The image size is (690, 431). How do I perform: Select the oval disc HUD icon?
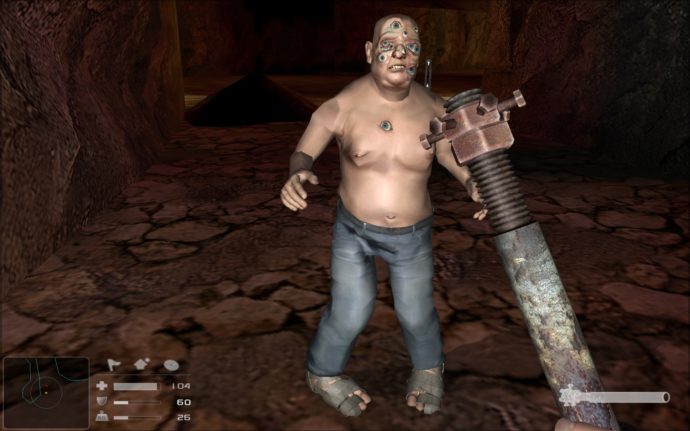pyautogui.click(x=171, y=366)
